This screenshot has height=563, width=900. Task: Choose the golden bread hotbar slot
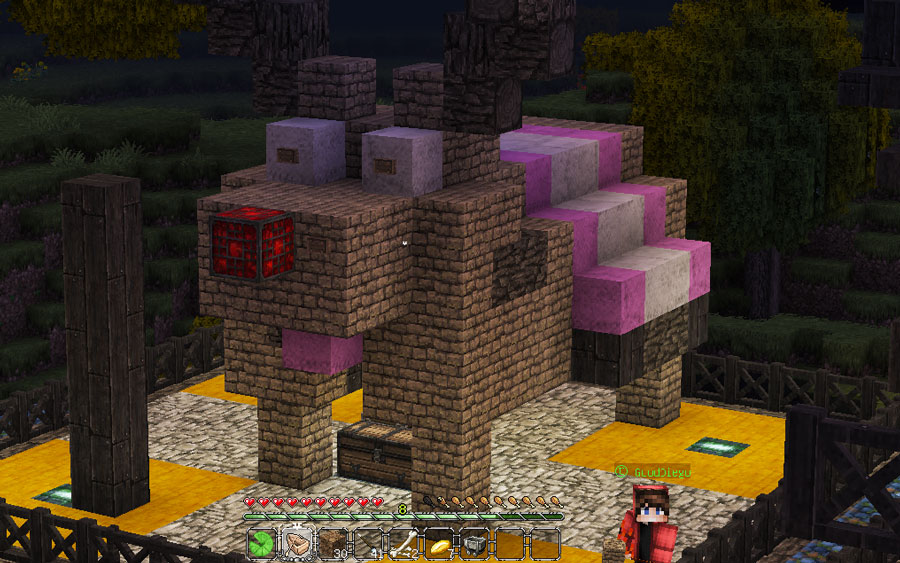click(x=439, y=544)
